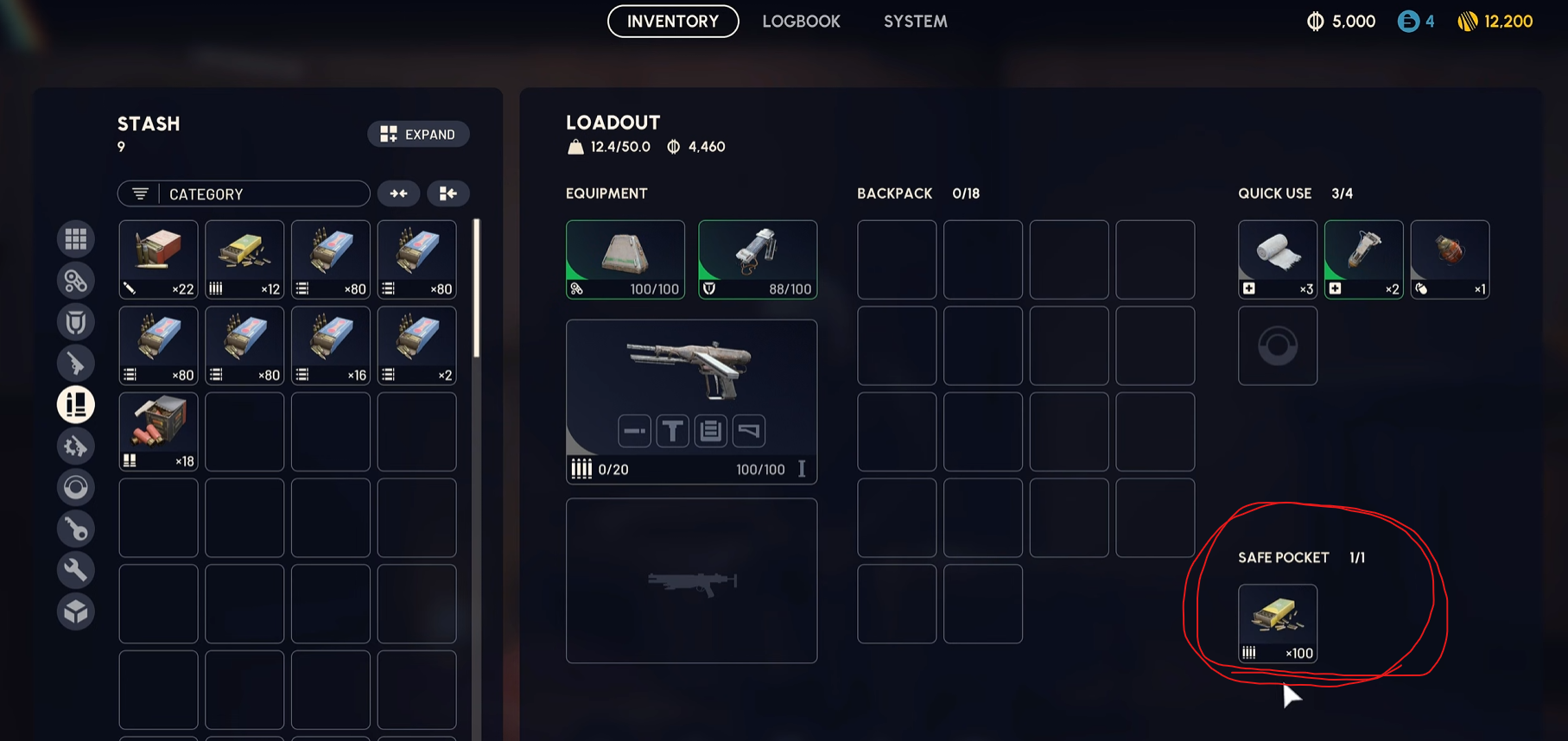
Task: Select the x1 grenade quick use slot
Action: pos(1450,259)
